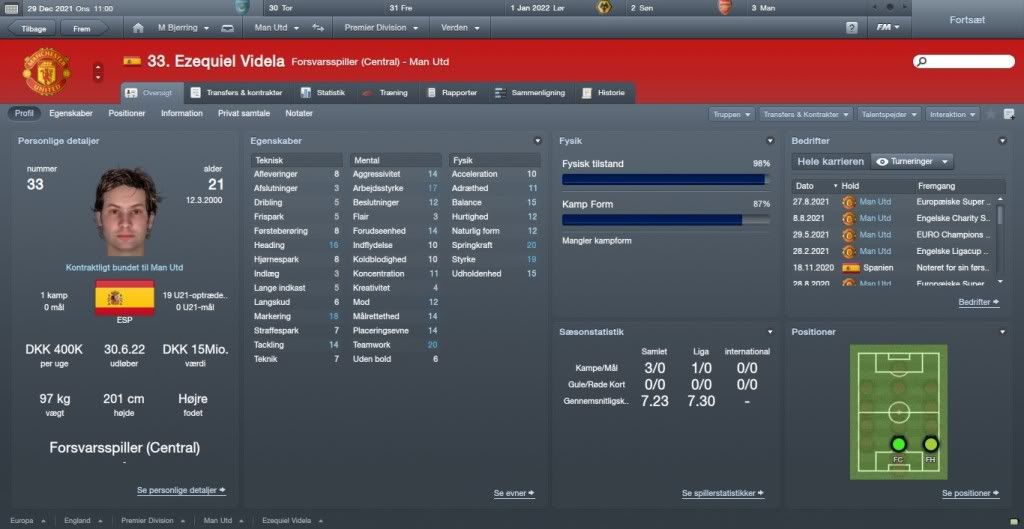Image resolution: width=1024 pixels, height=529 pixels.
Task: Open the FM menu dropdown
Action: pyautogui.click(x=885, y=27)
